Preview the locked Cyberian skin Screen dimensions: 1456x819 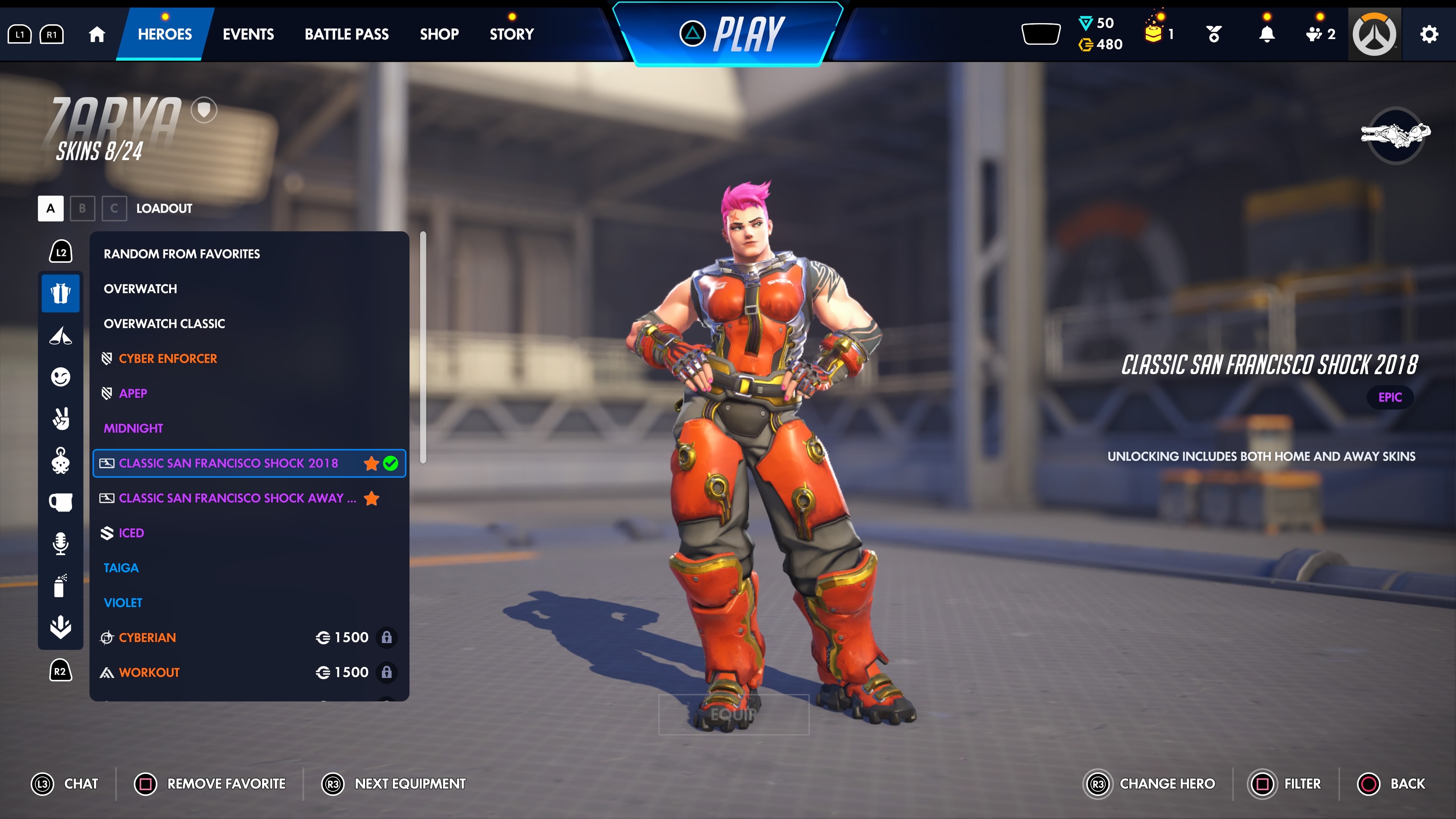click(x=147, y=637)
